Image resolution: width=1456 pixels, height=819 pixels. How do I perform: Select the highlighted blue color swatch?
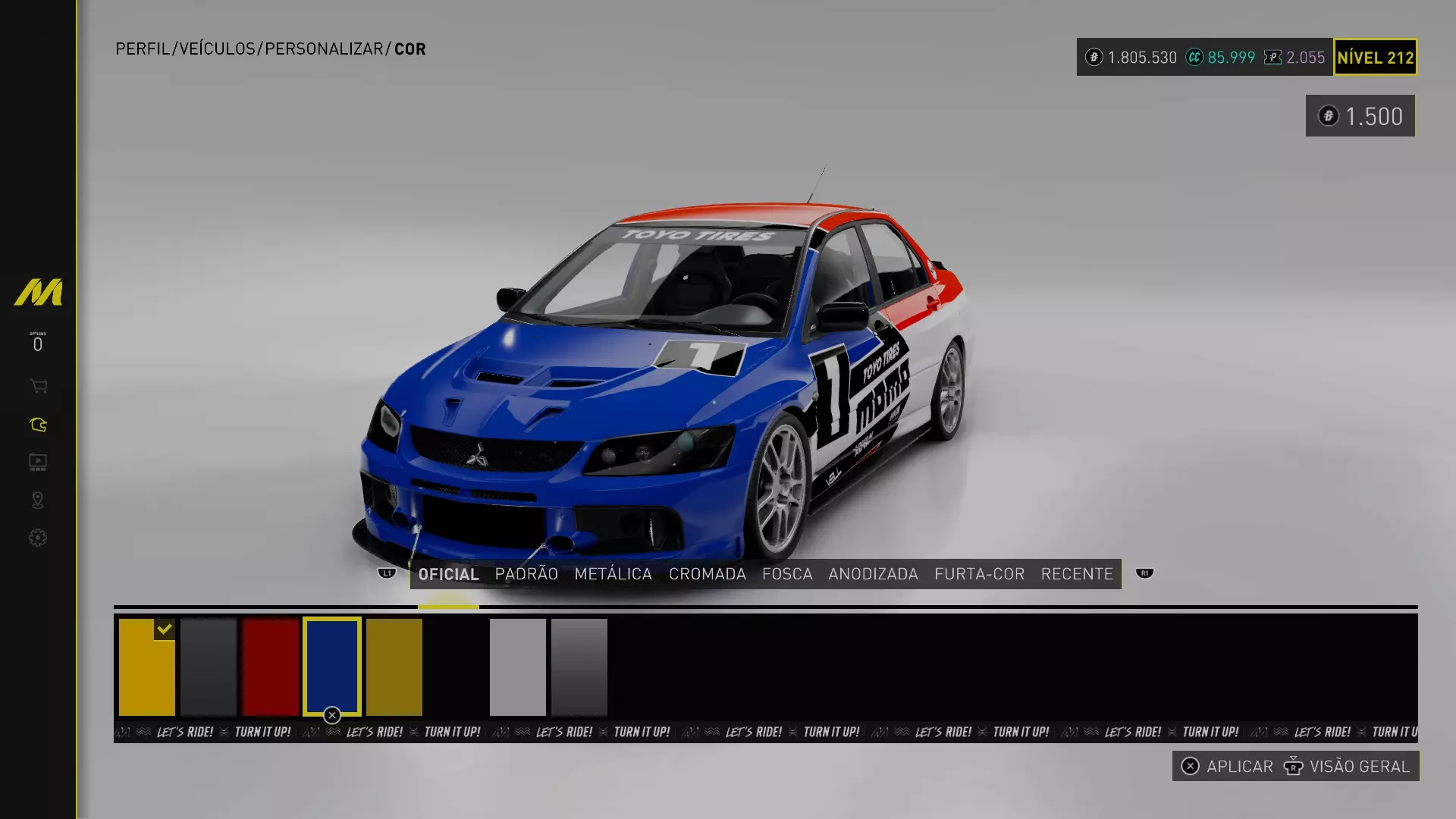[332, 667]
